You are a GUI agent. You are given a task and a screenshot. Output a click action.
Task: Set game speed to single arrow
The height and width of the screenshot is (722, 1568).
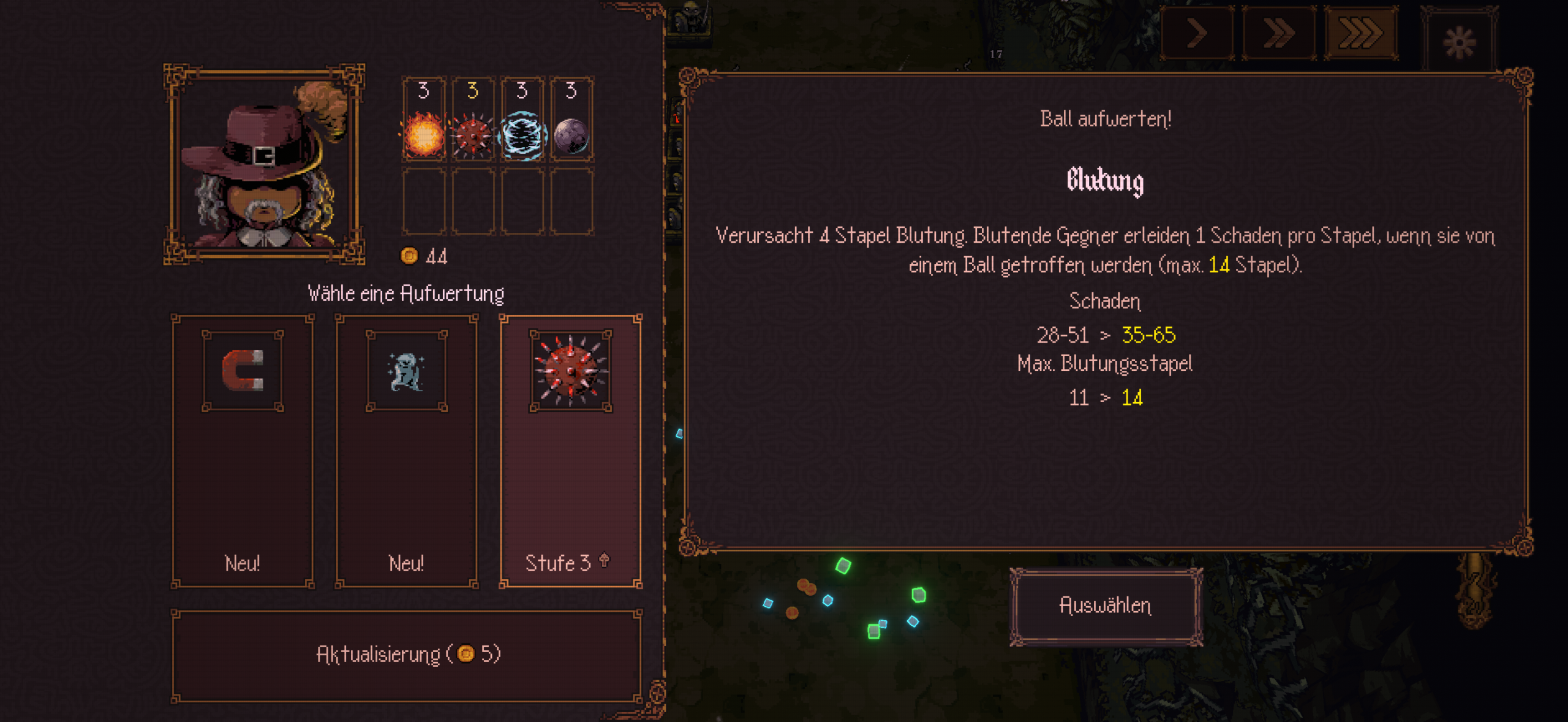pos(1197,33)
